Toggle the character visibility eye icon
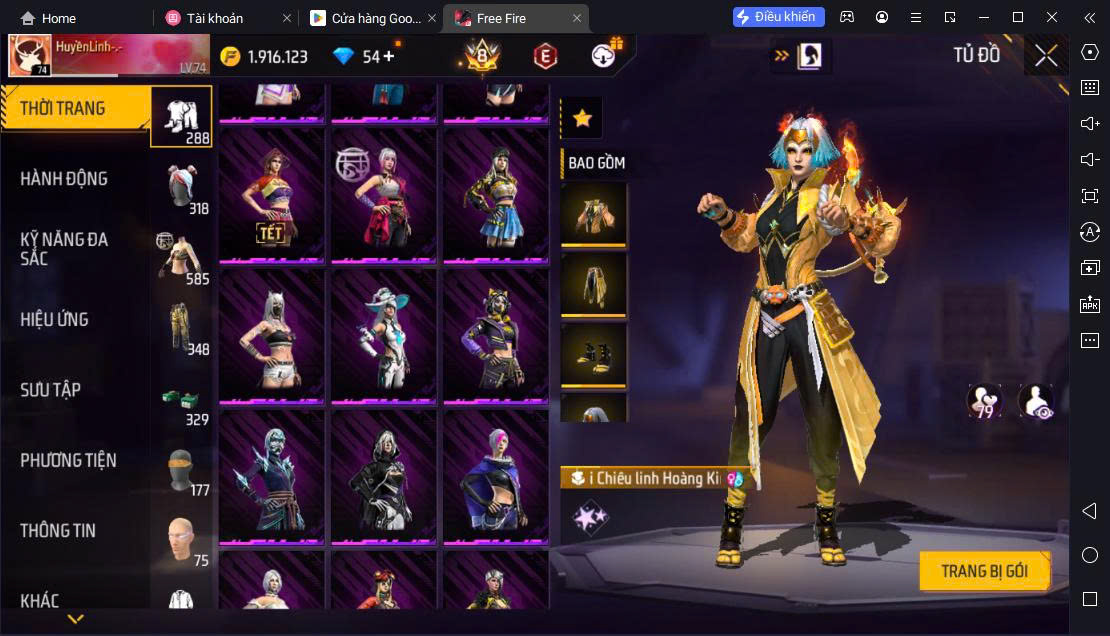This screenshot has width=1110, height=636. (1035, 401)
